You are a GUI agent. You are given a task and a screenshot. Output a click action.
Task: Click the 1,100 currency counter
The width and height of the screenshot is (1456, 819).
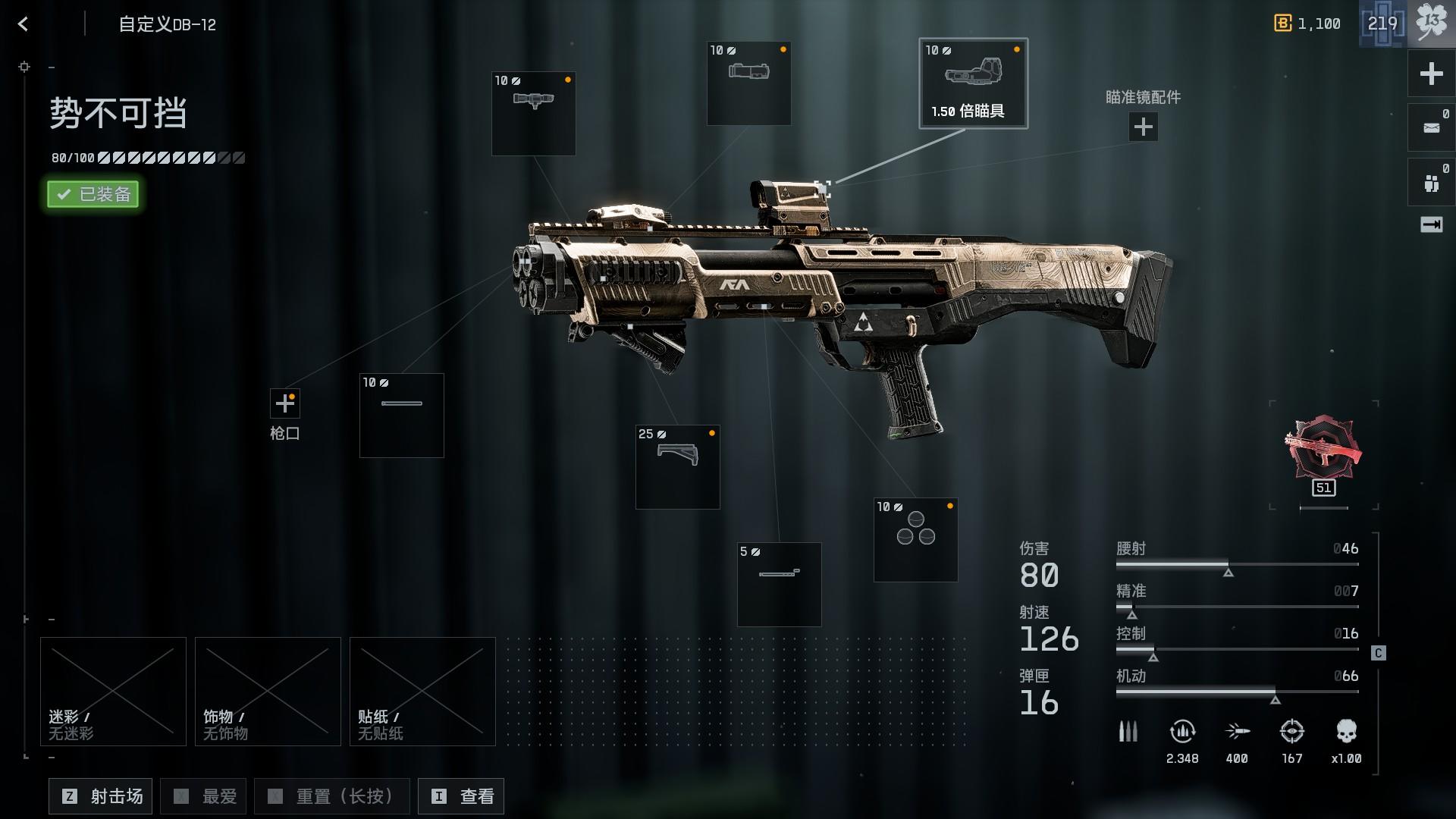click(x=1308, y=24)
